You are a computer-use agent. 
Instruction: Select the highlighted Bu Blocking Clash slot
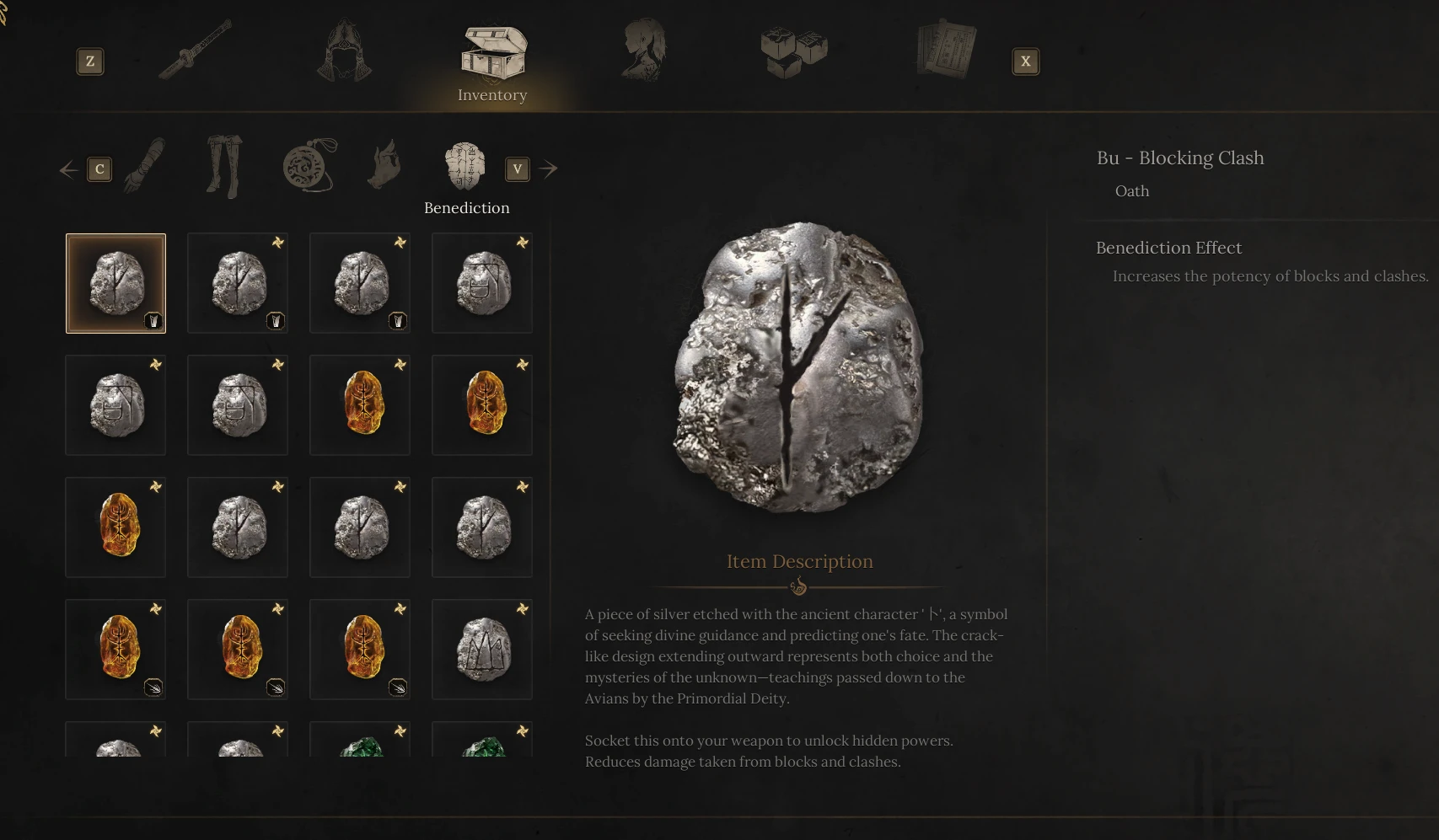pos(116,284)
